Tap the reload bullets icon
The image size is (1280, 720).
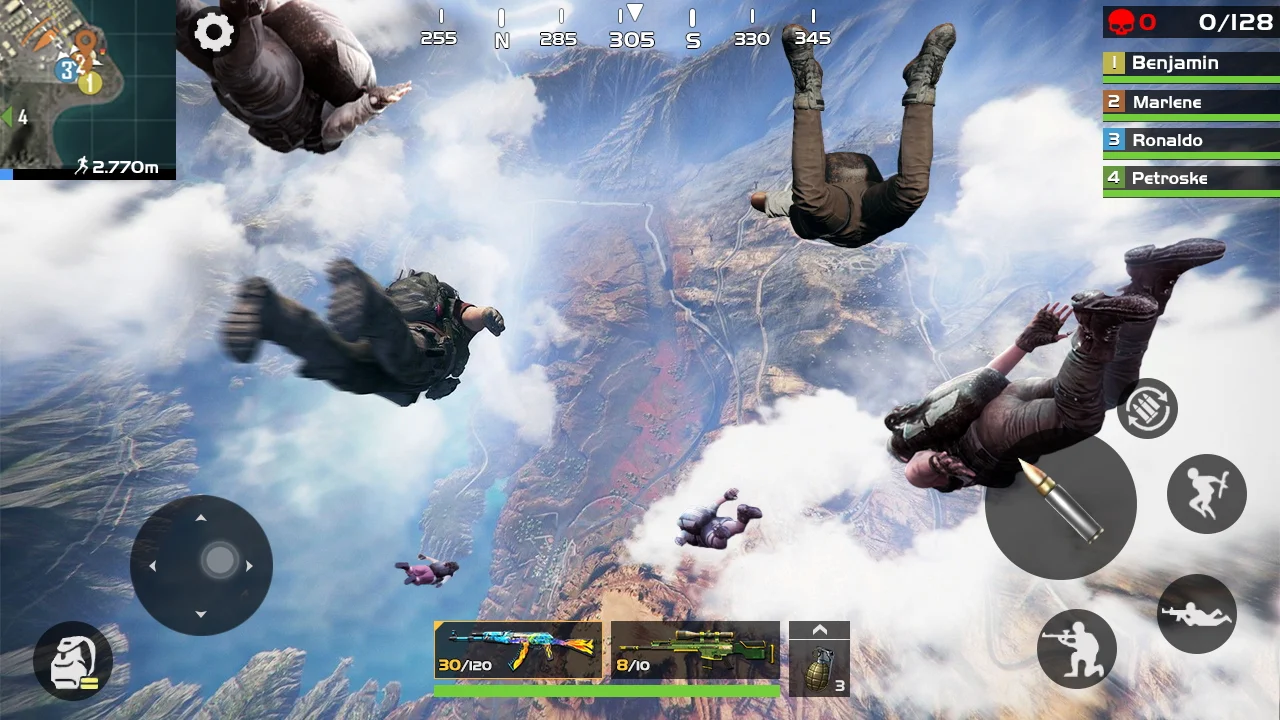[x=1147, y=408]
